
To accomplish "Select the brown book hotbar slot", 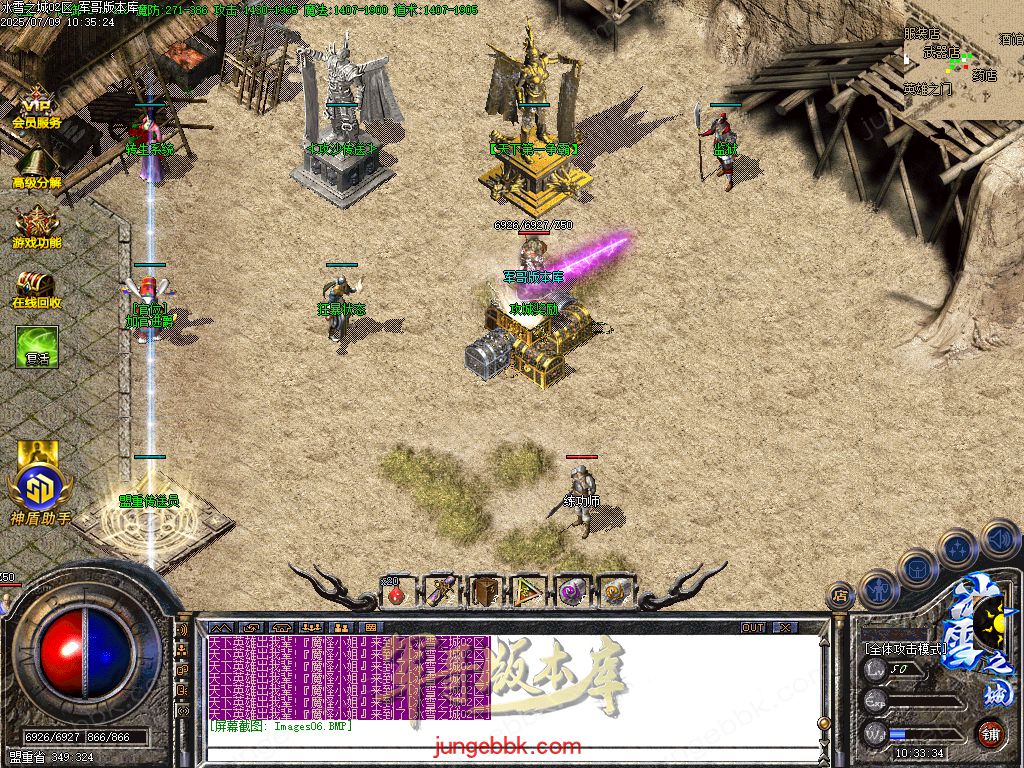I will click(485, 591).
